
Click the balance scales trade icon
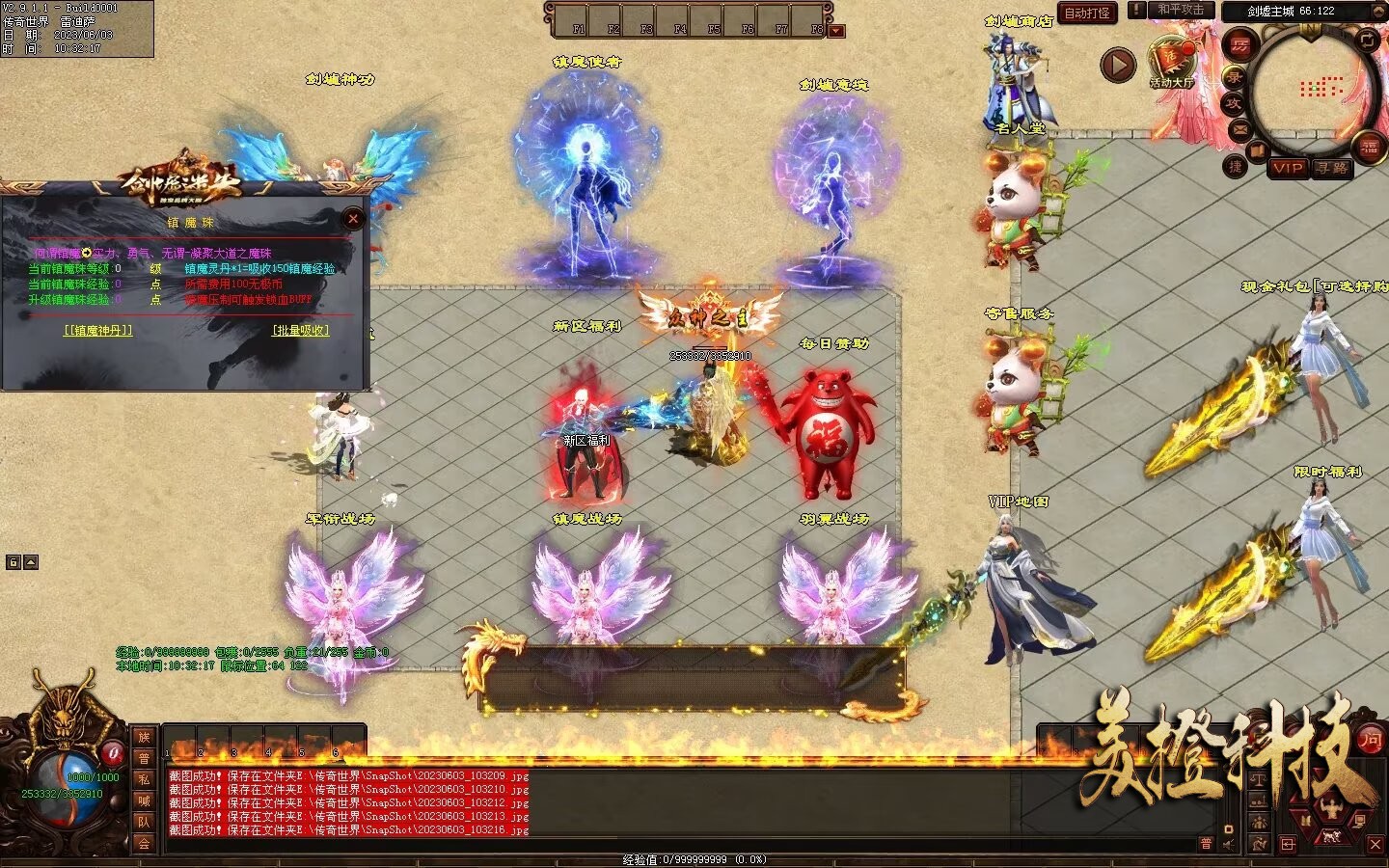[x=1259, y=779]
